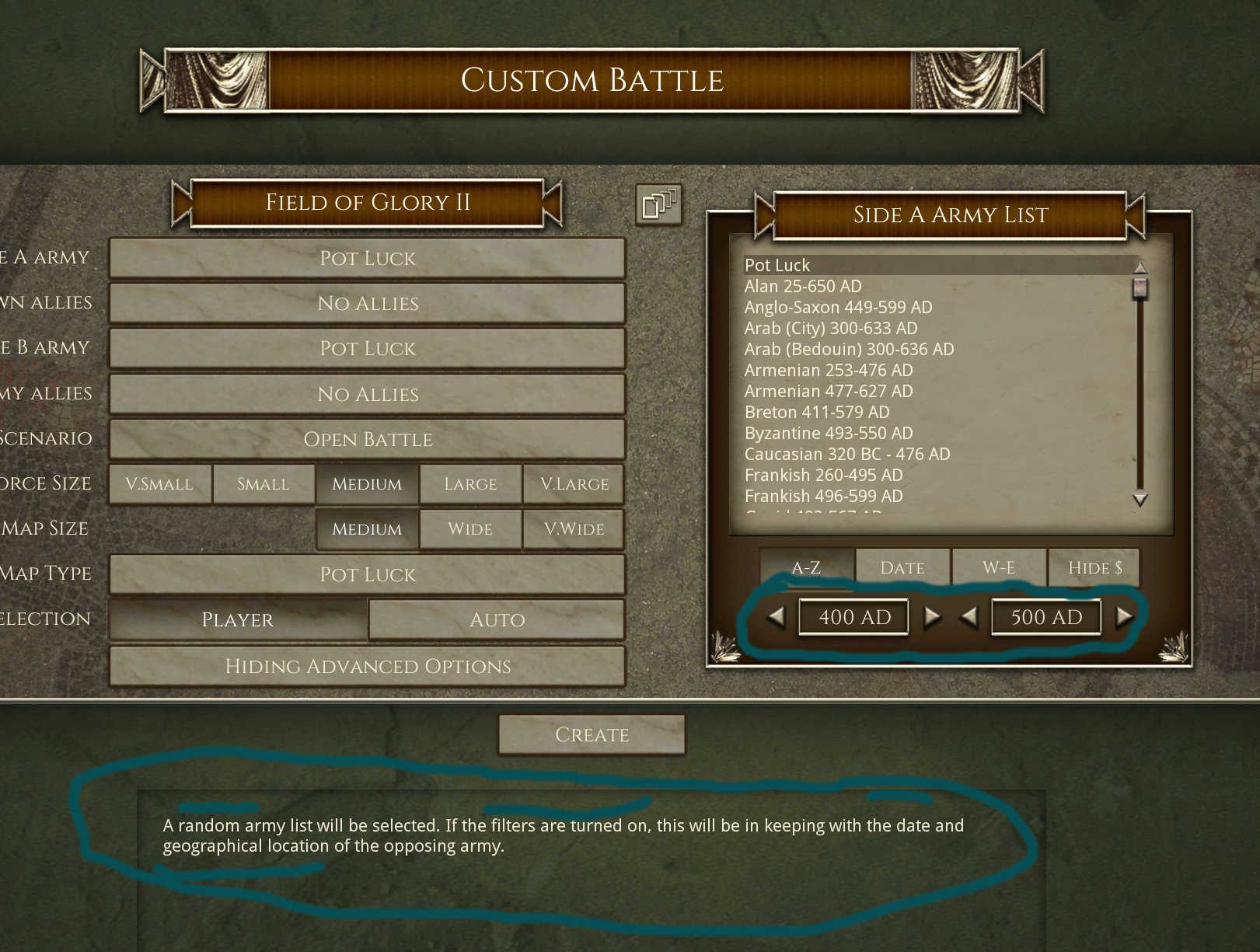This screenshot has height=952, width=1260.
Task: Open the Map Type Pot Luck selector
Action: pos(367,574)
